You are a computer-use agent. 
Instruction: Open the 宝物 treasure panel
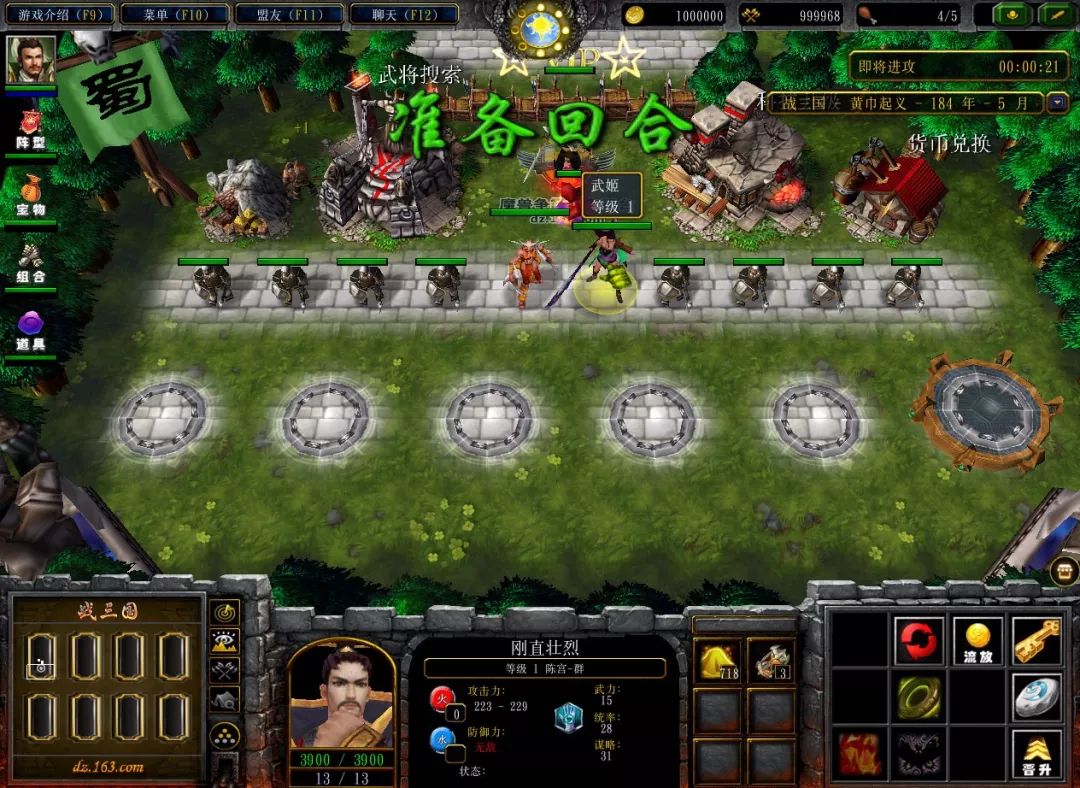[x=31, y=194]
